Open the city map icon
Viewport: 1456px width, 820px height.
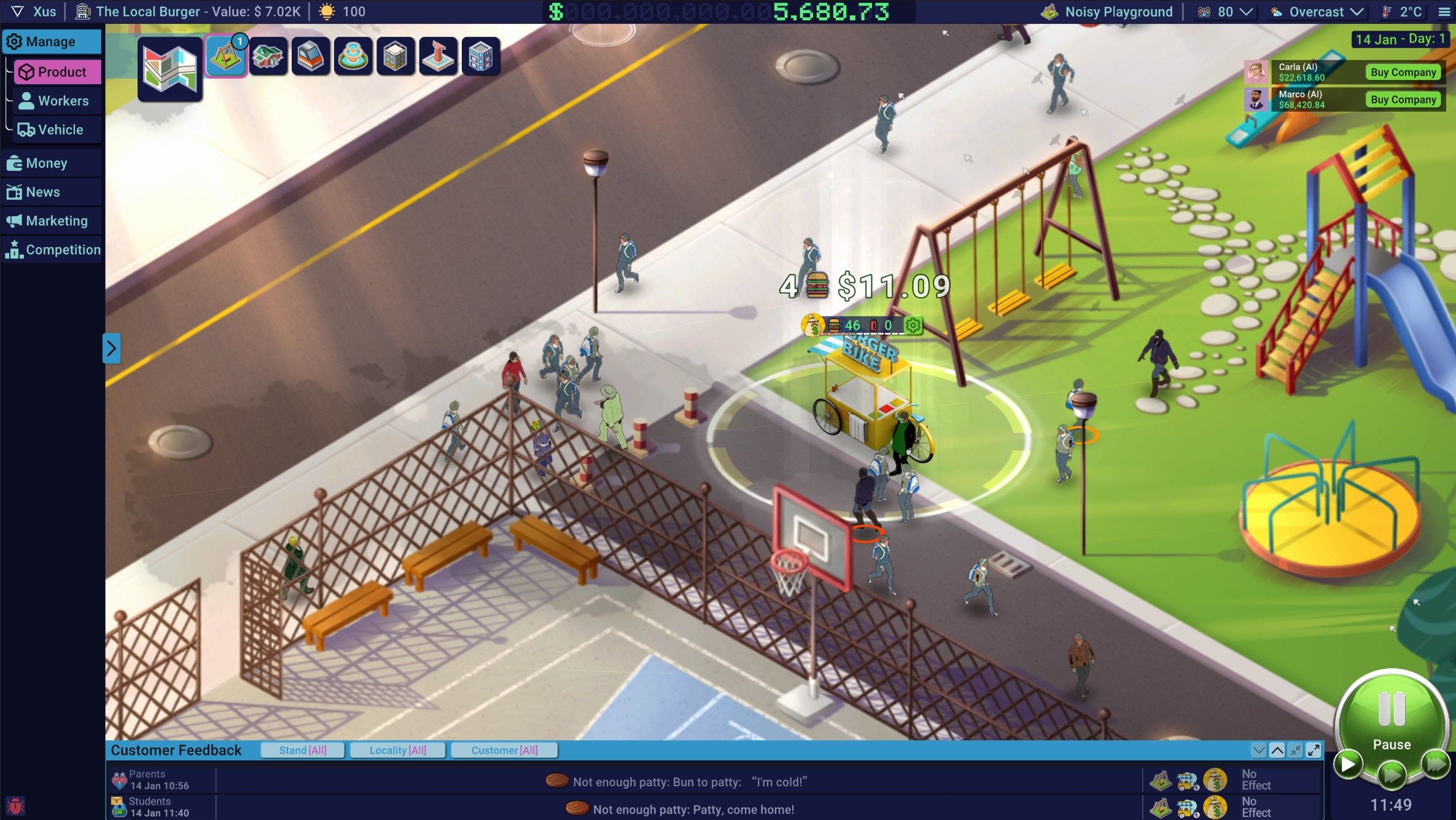[169, 69]
